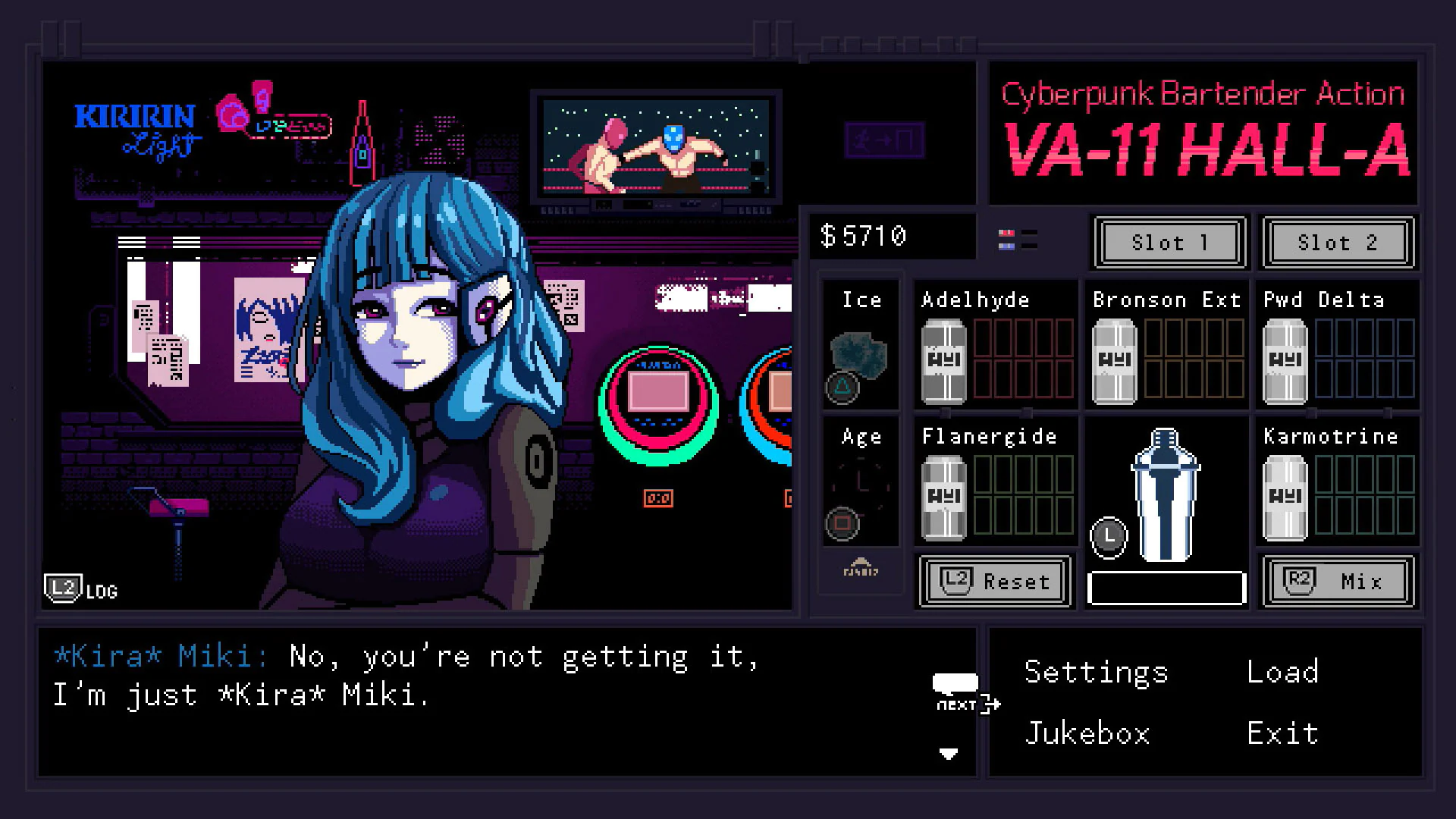1456x819 pixels.
Task: Switch to Slot 1
Action: pos(1168,243)
